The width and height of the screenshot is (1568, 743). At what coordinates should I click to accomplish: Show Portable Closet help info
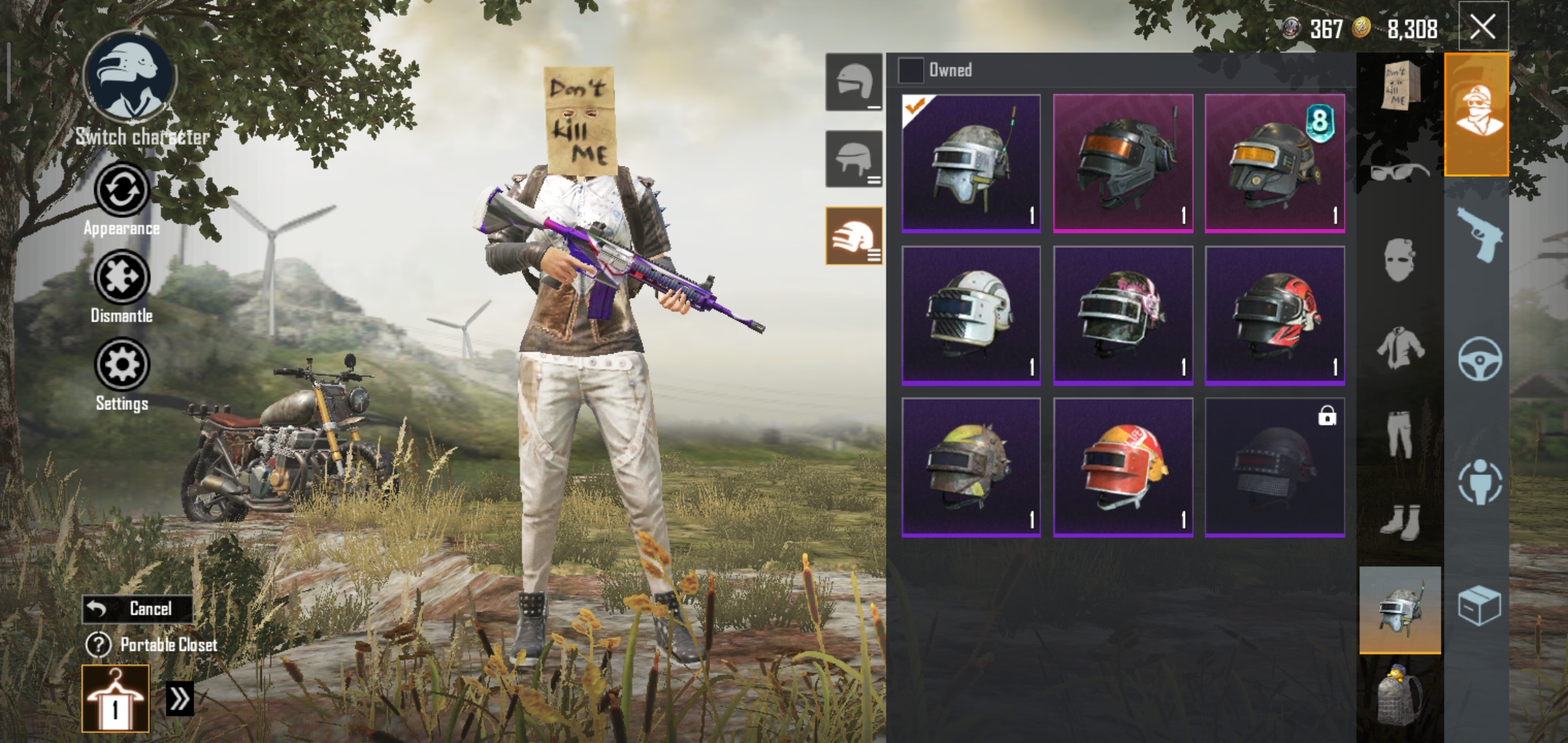click(x=98, y=645)
